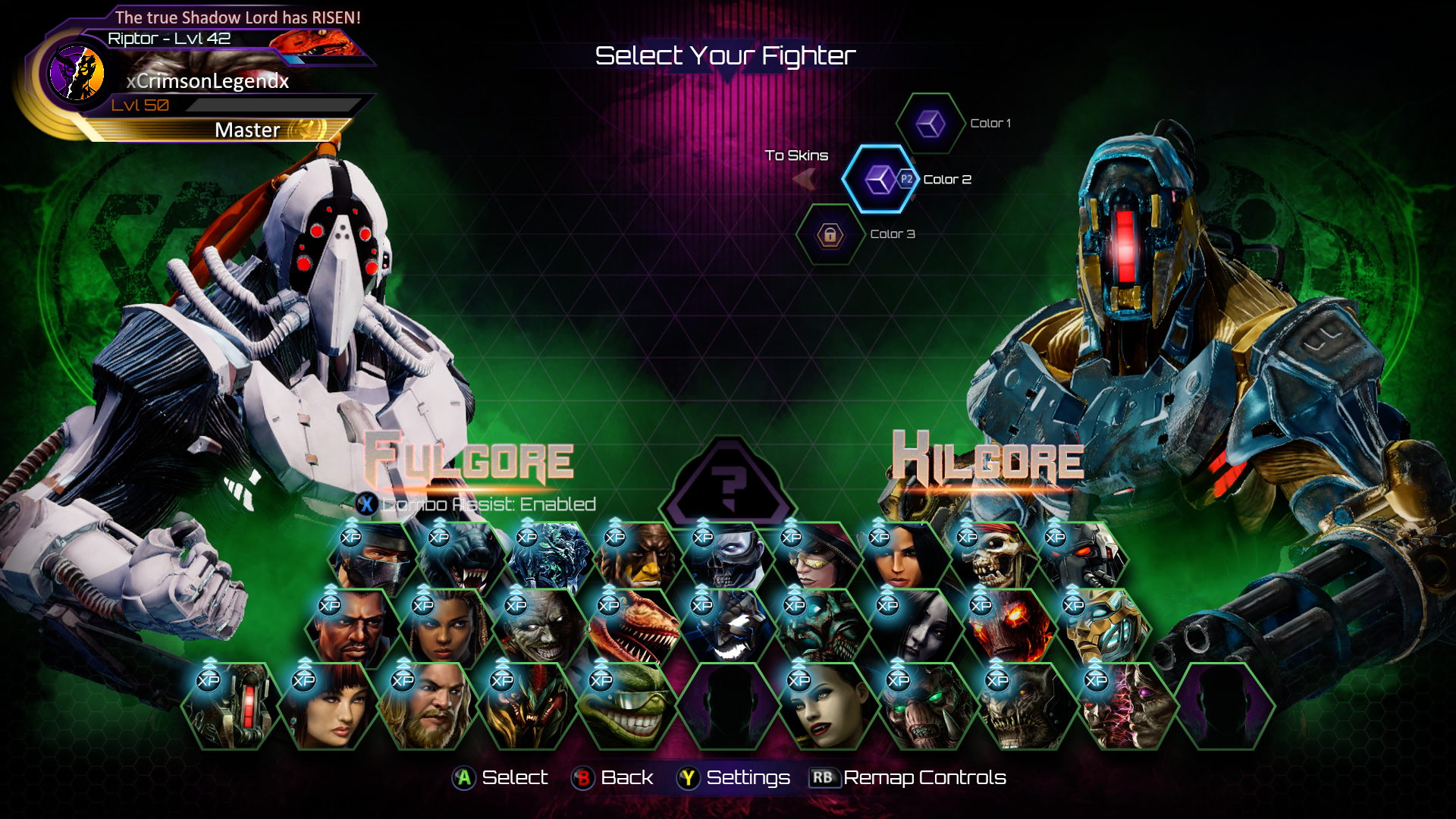Go to Skins using the left arrow
Screen dimensions: 1456x819
(804, 179)
